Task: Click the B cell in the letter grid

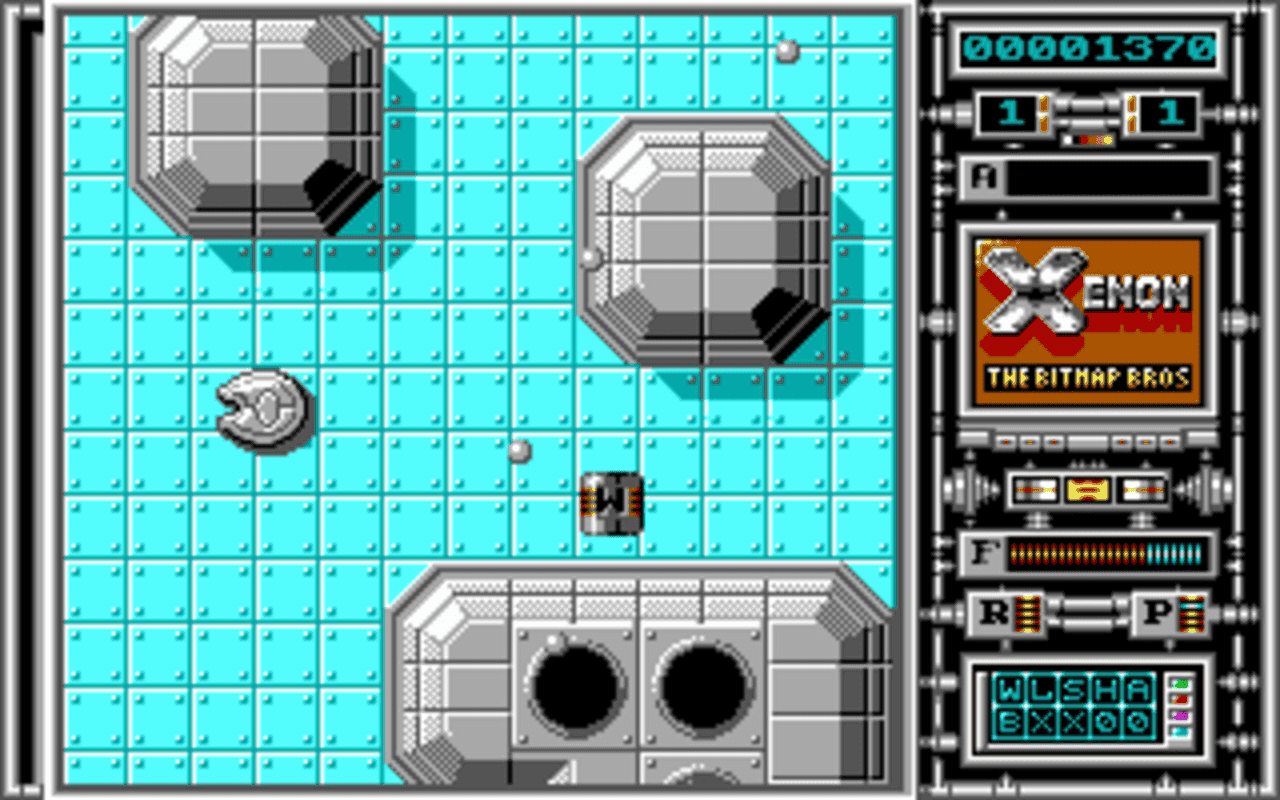Action: pyautogui.click(x=1008, y=722)
